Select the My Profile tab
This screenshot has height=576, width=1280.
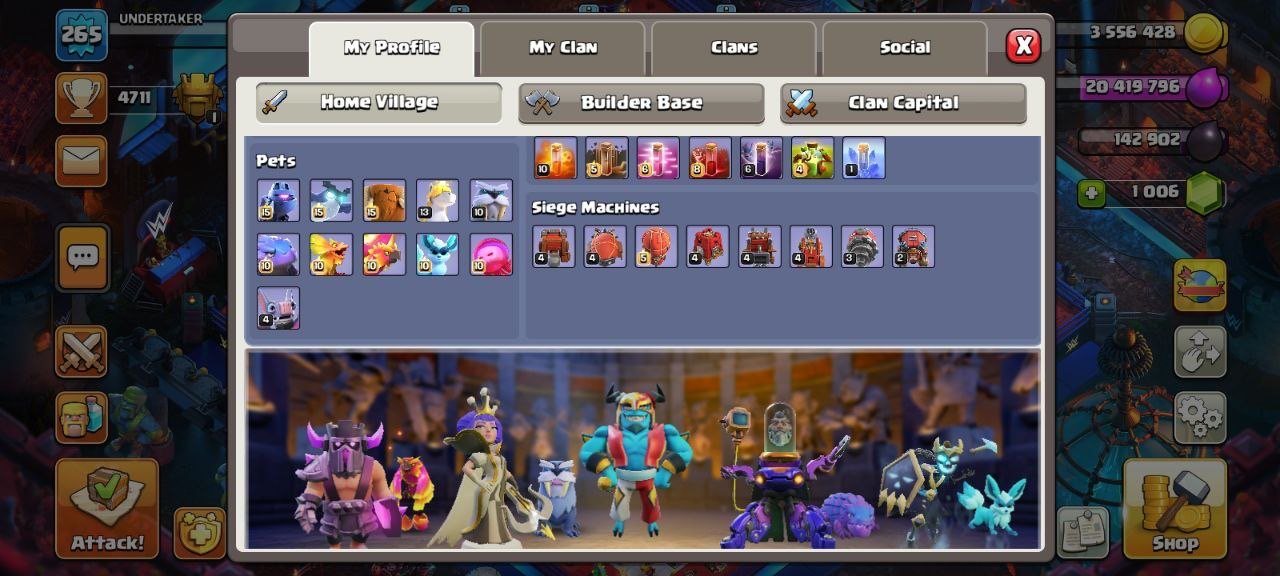click(391, 47)
